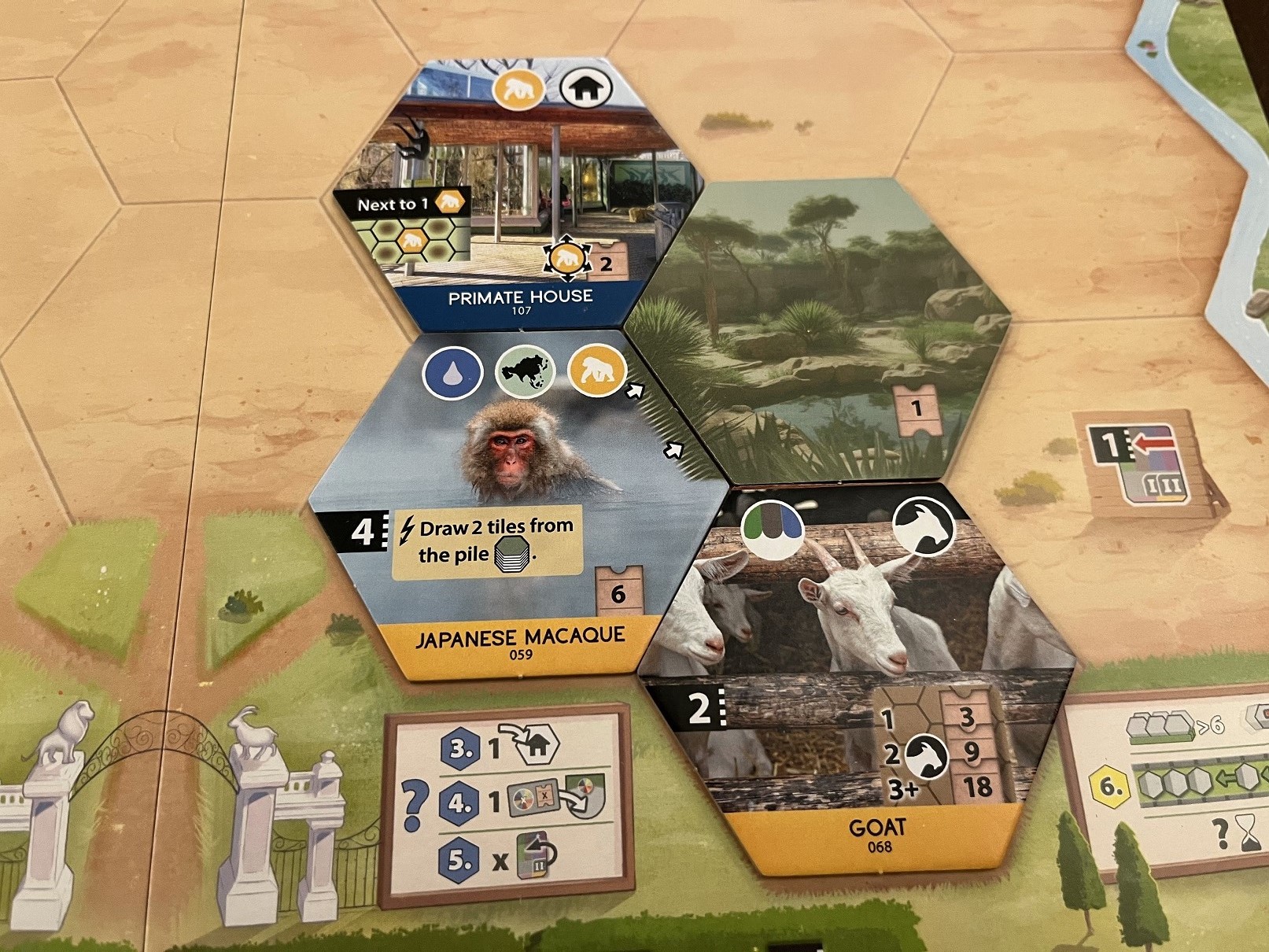The height and width of the screenshot is (952, 1269).
Task: Open the blue question mark objectives panel
Action: tap(507, 803)
